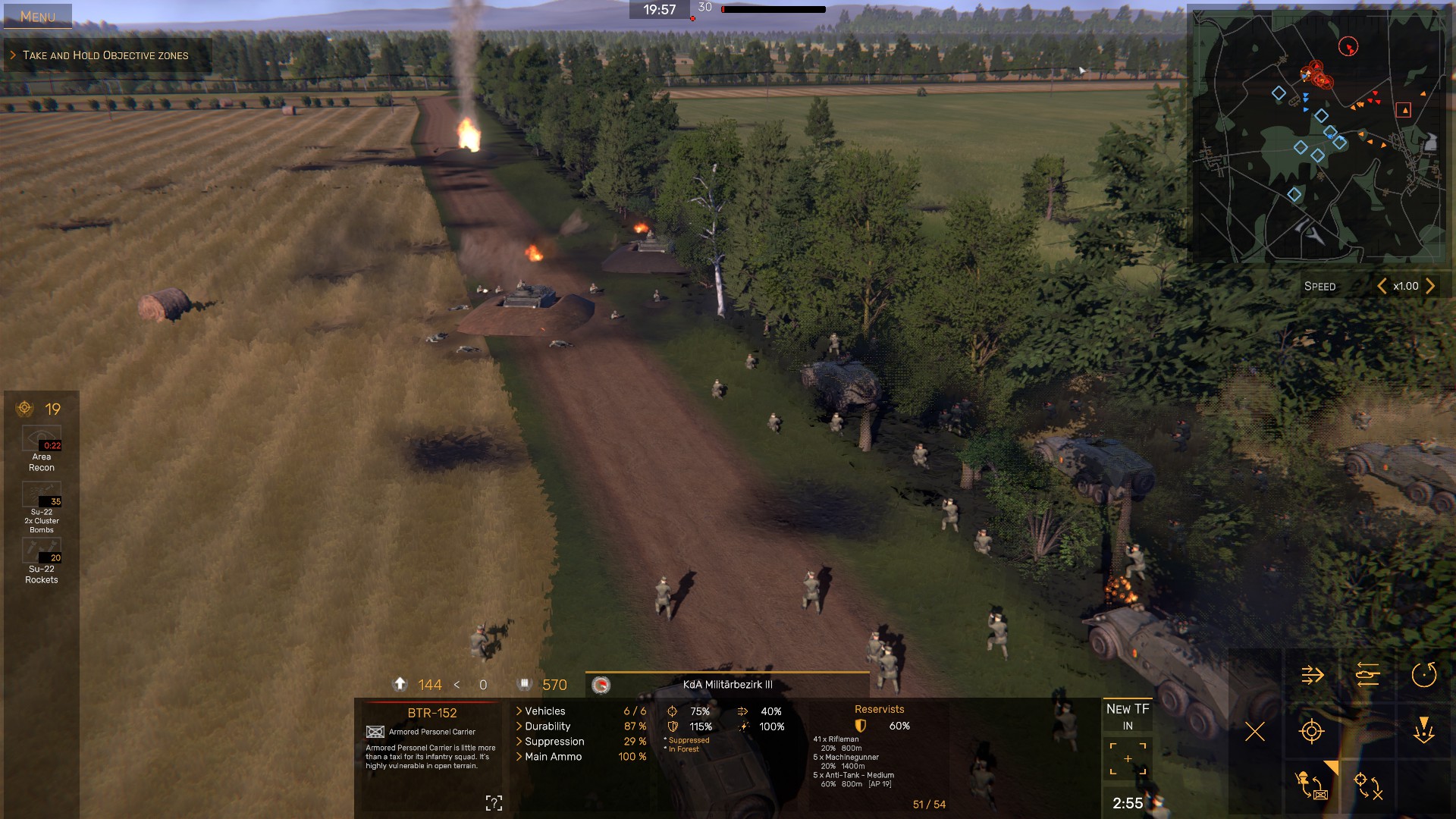Activate the exclamation arrow command icon
This screenshot has width=1456, height=819.
(1423, 730)
